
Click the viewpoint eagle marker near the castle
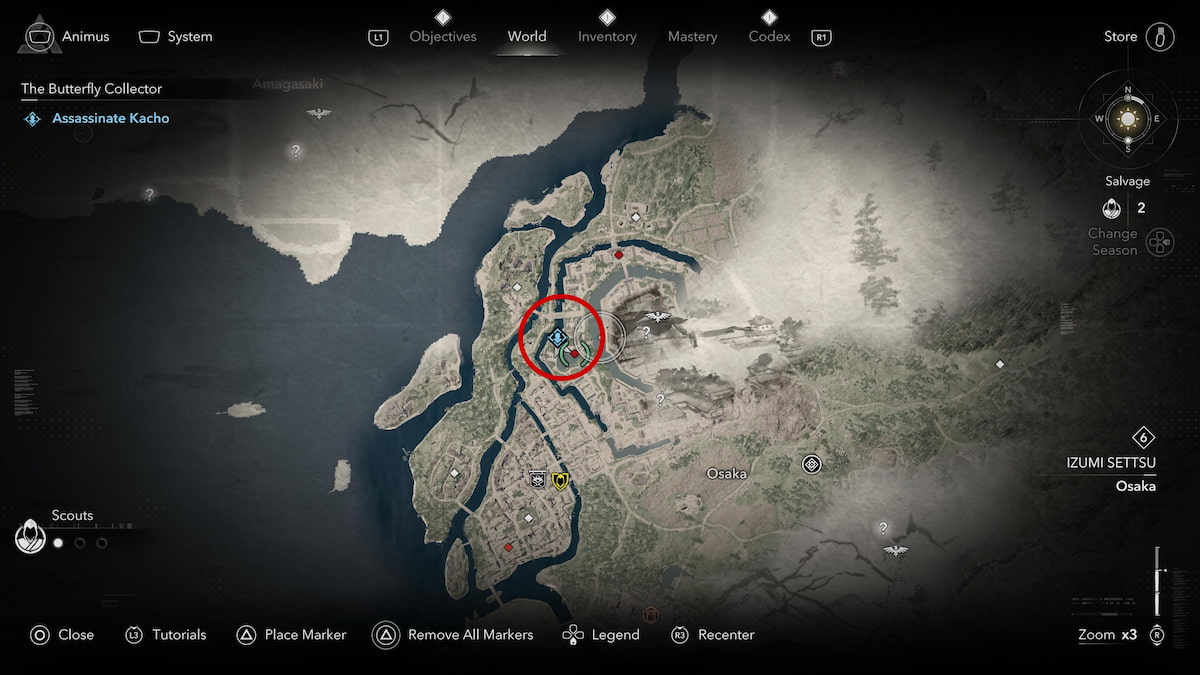[x=657, y=317]
